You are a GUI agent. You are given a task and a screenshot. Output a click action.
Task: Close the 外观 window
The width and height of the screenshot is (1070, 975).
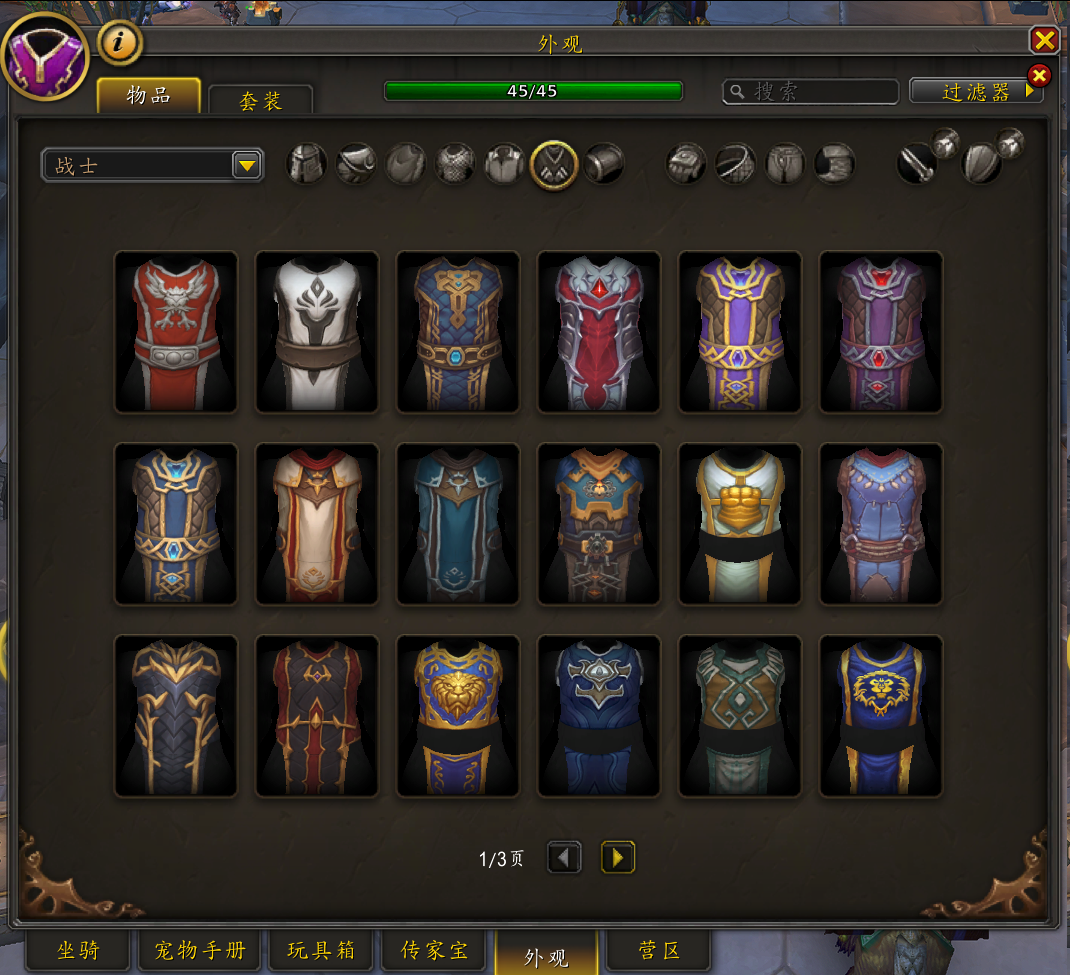(1044, 40)
